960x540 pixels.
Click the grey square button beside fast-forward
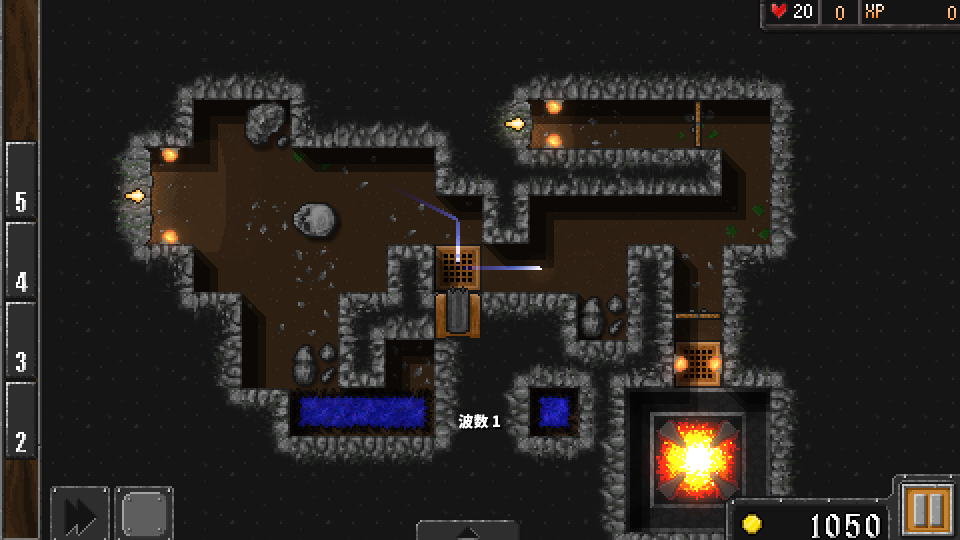pyautogui.click(x=144, y=514)
